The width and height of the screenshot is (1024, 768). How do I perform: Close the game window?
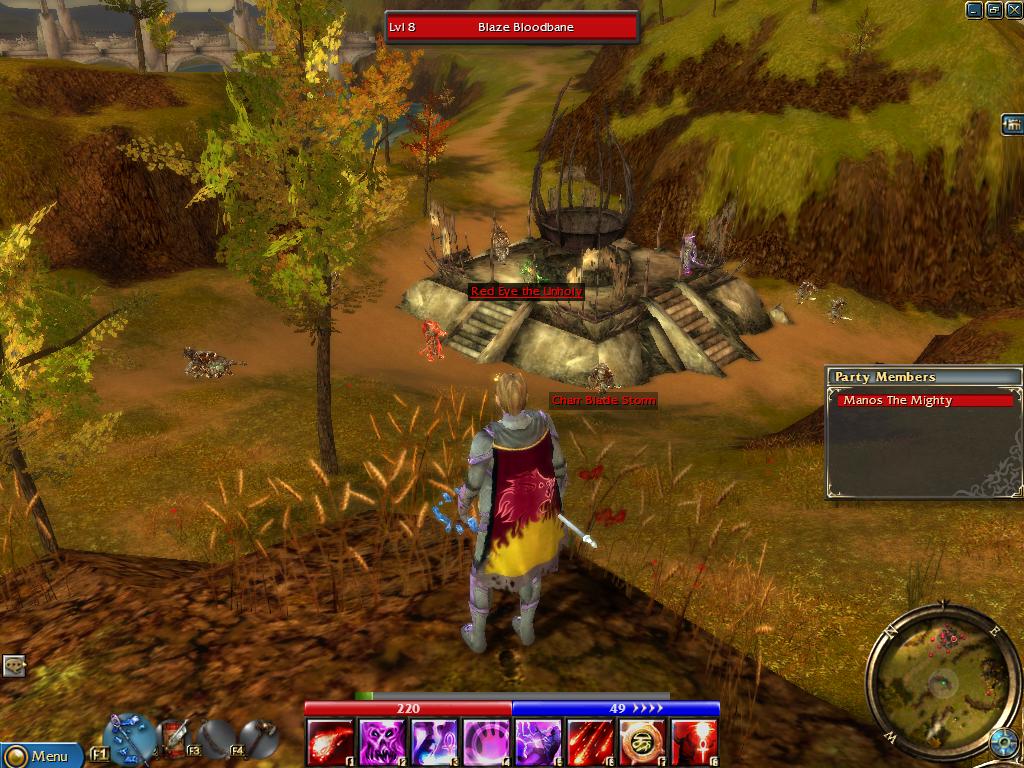click(x=1014, y=10)
